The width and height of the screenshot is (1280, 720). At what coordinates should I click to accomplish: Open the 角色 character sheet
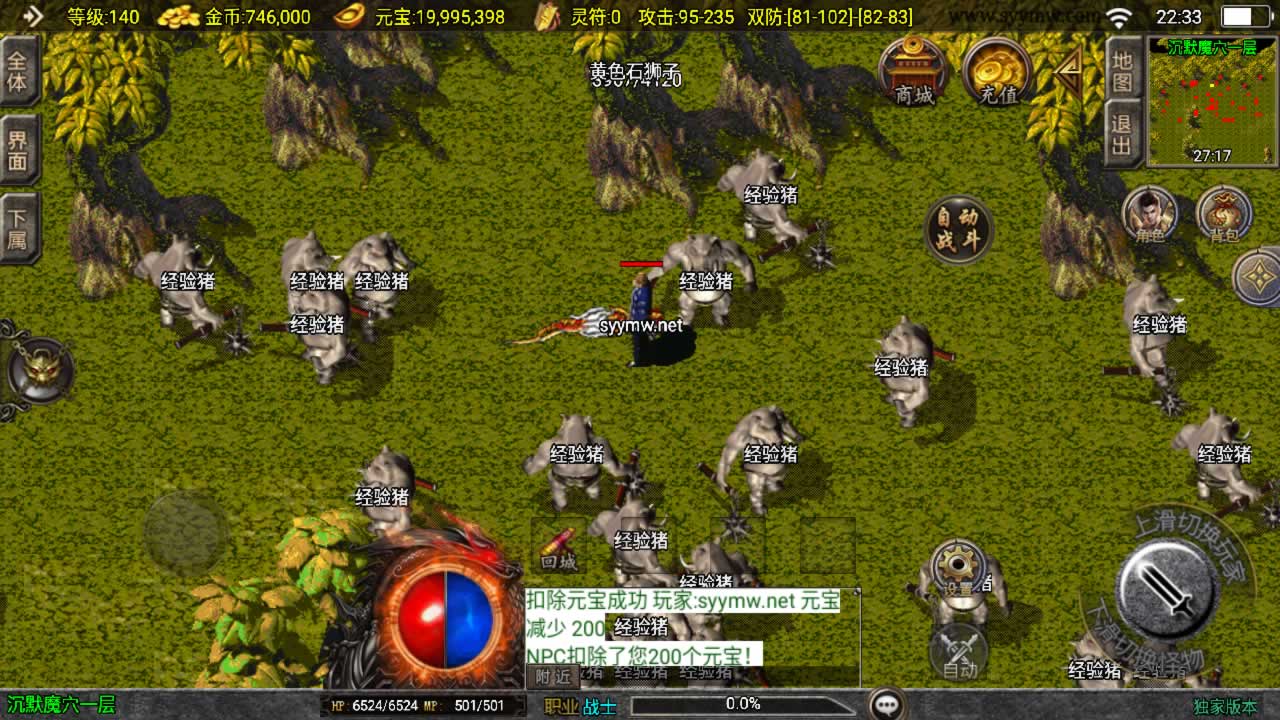pyautogui.click(x=1150, y=215)
